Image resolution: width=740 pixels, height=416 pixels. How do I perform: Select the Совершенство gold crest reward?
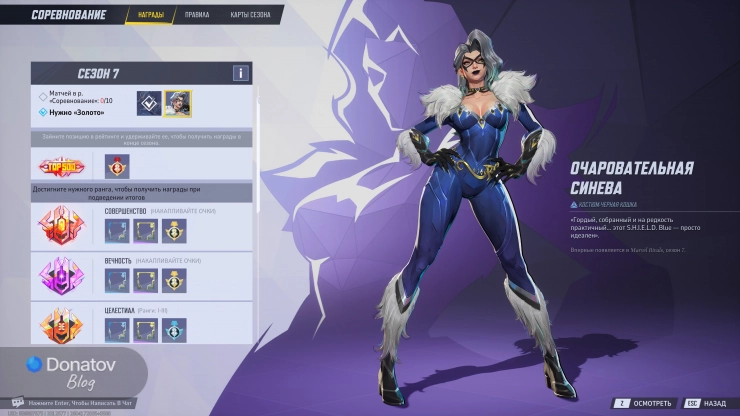point(175,231)
